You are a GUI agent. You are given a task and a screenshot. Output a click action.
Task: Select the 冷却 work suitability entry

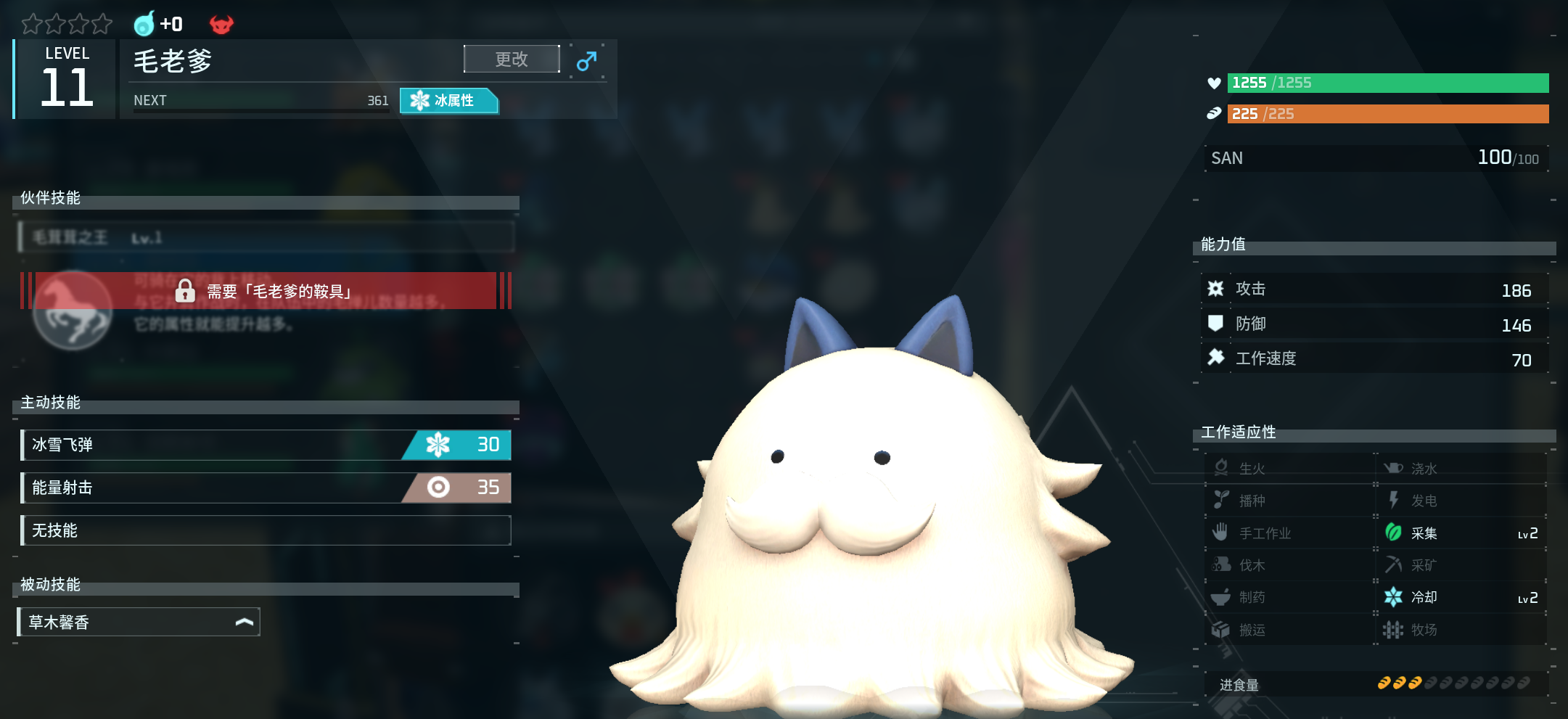[x=1460, y=597]
